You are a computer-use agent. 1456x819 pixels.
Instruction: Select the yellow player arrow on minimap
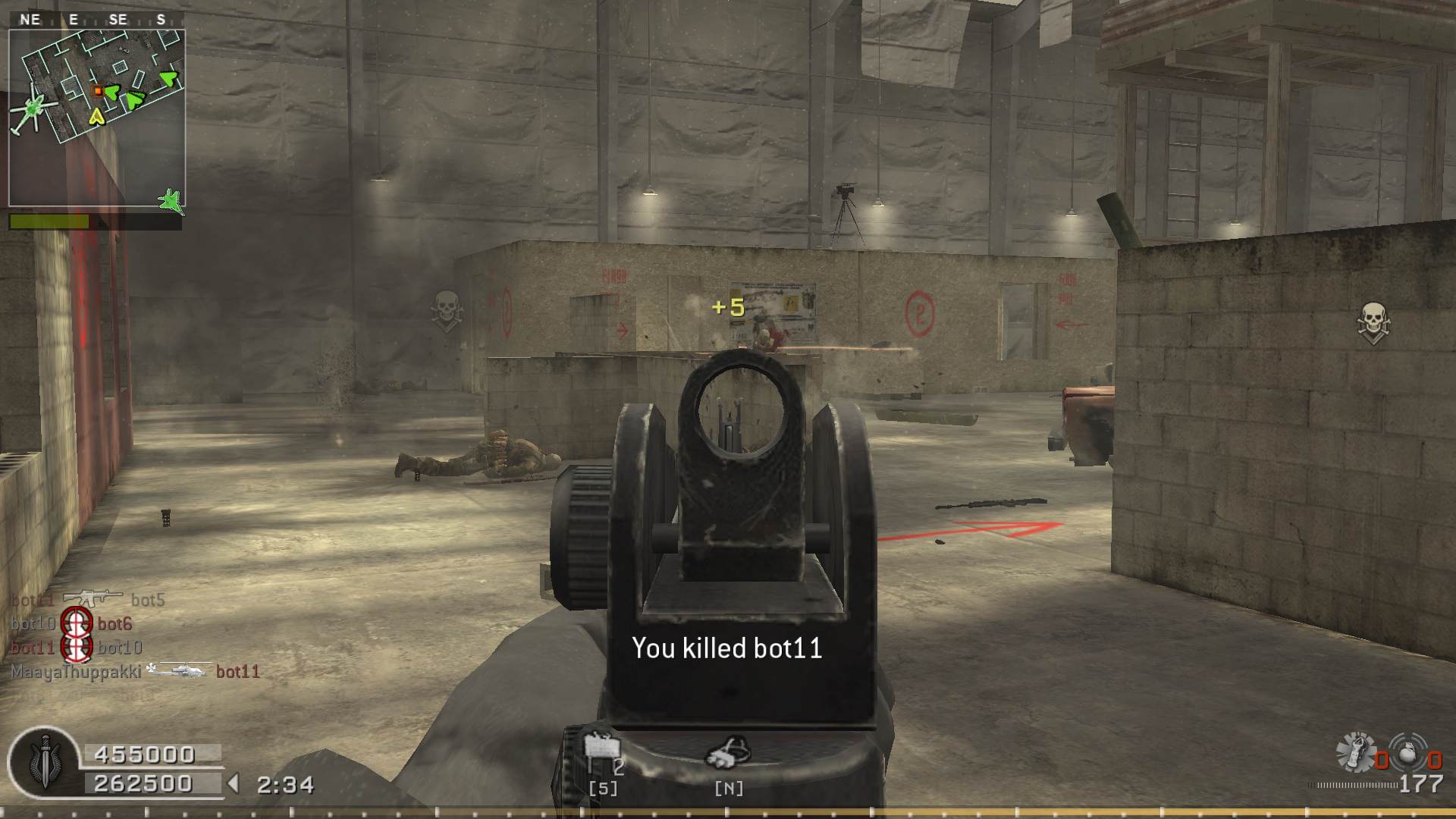point(96,116)
